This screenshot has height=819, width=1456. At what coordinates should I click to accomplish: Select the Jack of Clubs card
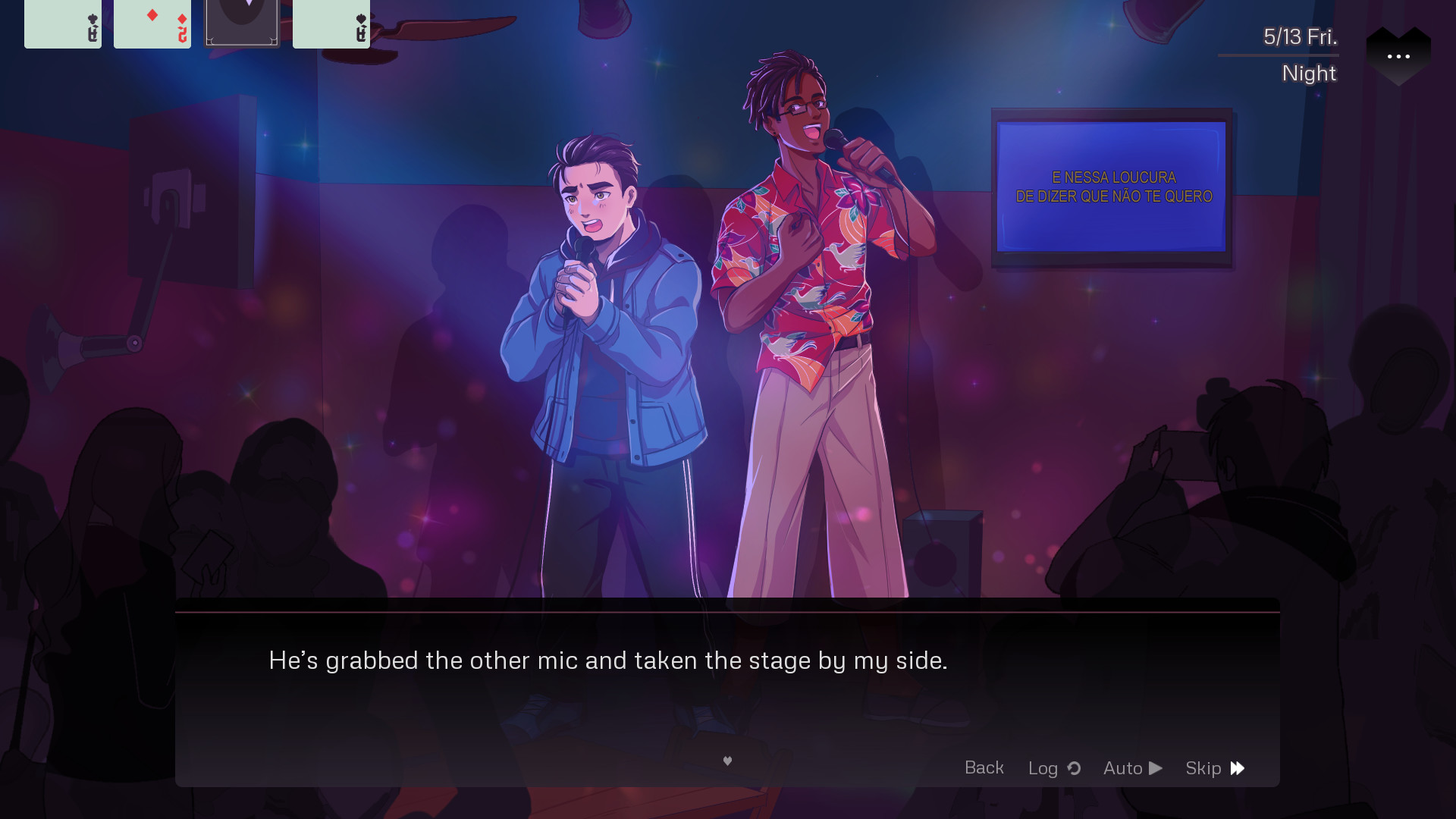(63, 24)
